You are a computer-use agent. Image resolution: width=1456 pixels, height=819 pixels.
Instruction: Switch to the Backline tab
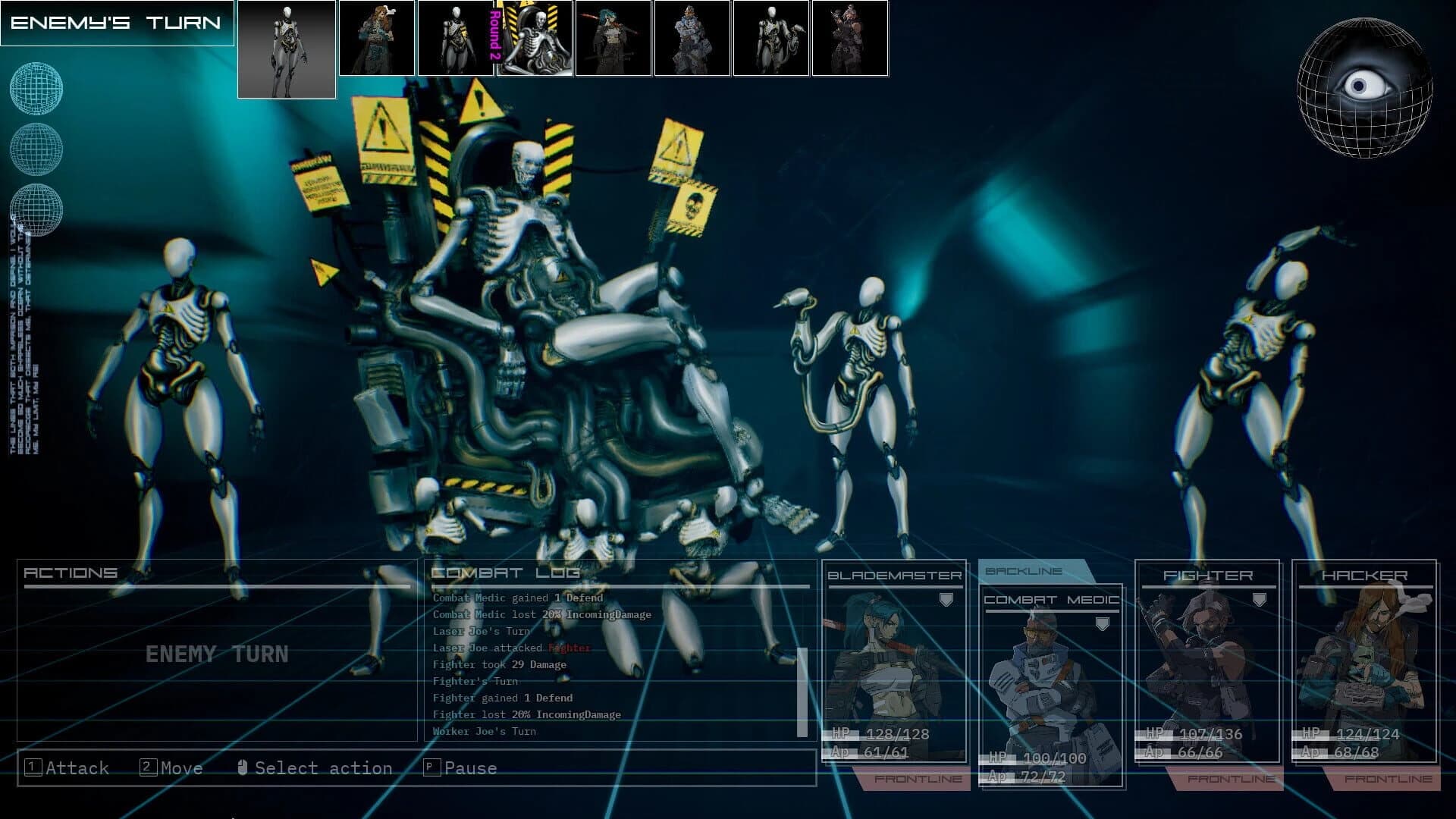coord(1023,571)
